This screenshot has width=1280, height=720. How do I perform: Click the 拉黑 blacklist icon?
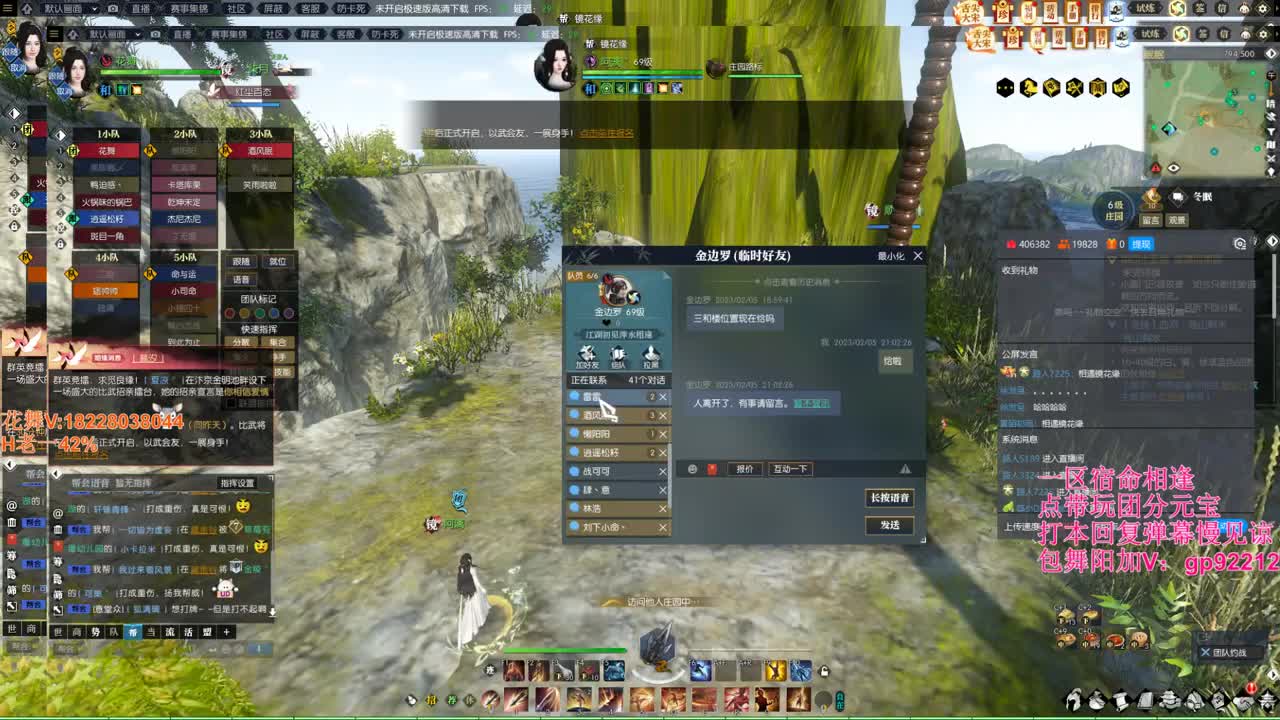[x=649, y=356]
